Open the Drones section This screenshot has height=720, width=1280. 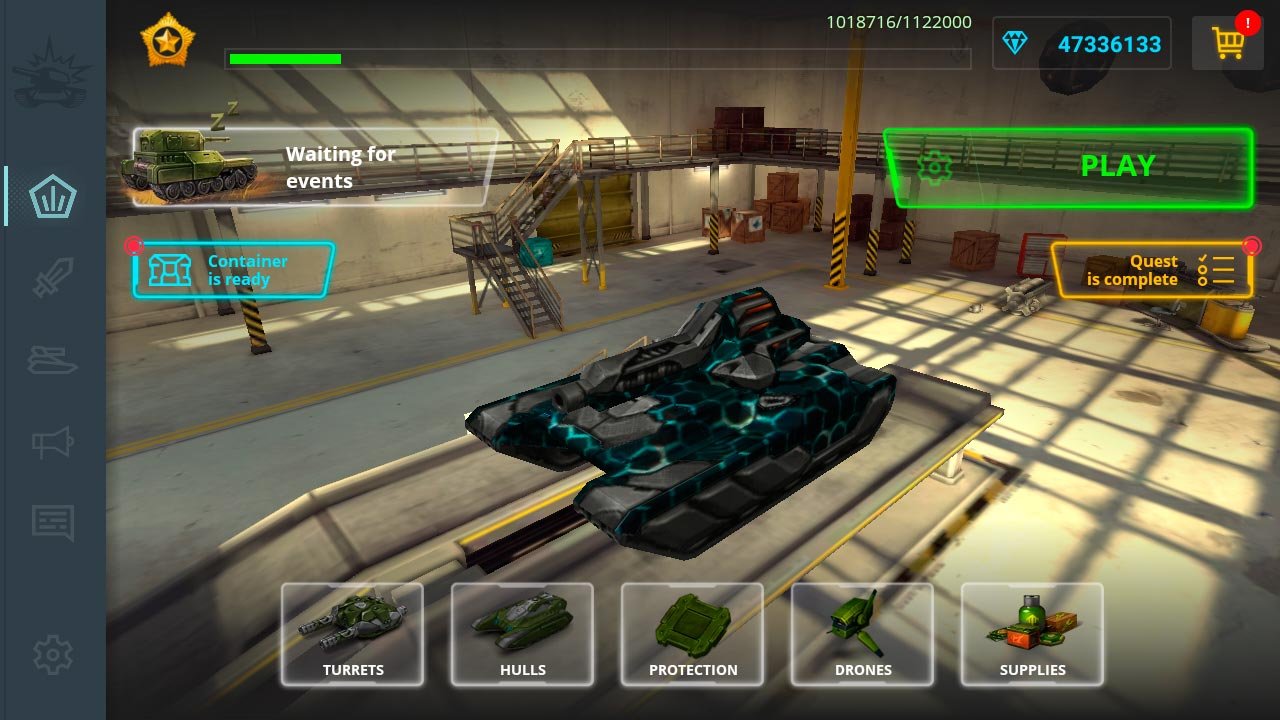[862, 634]
